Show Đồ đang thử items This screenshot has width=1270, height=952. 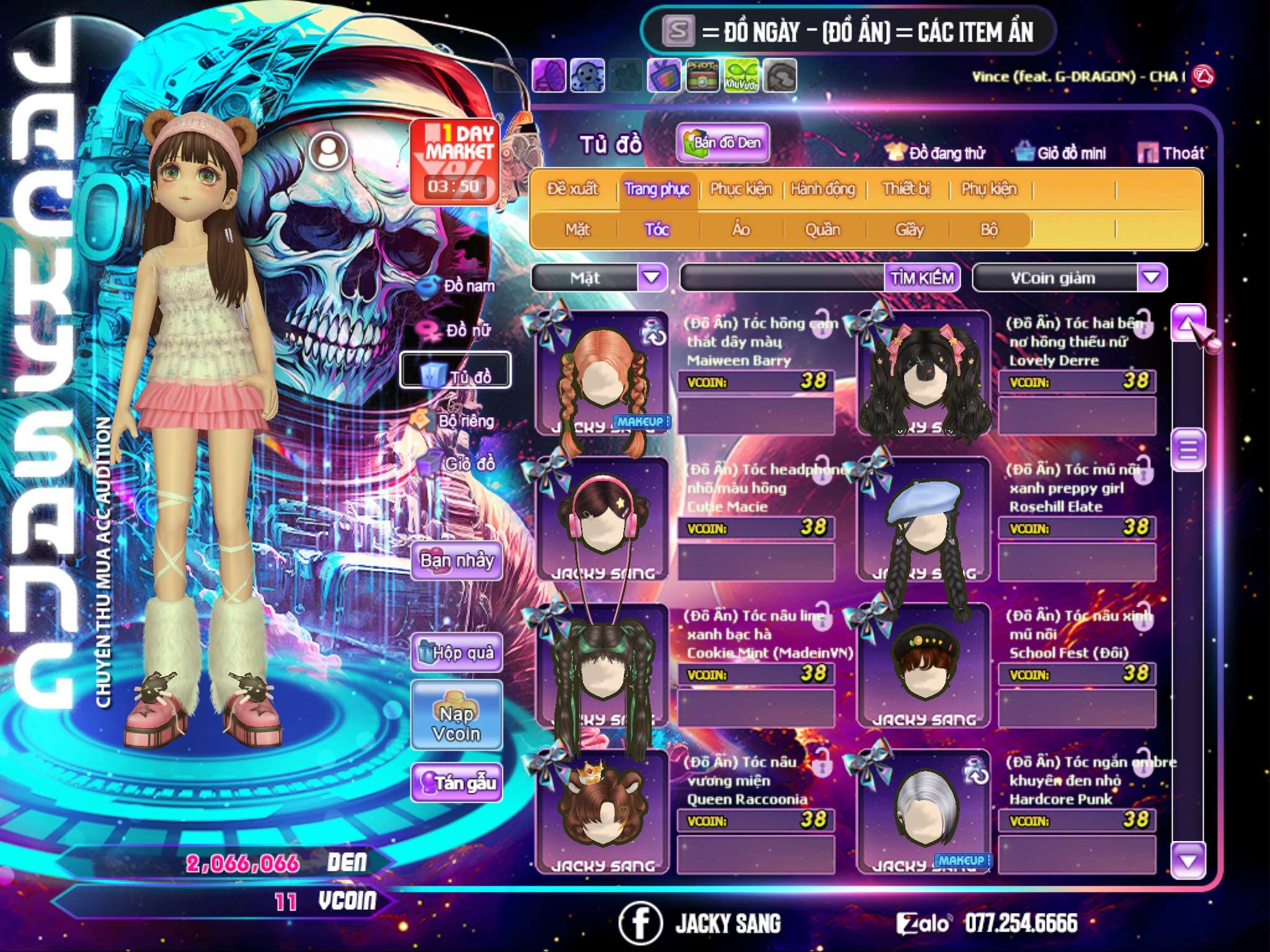935,153
